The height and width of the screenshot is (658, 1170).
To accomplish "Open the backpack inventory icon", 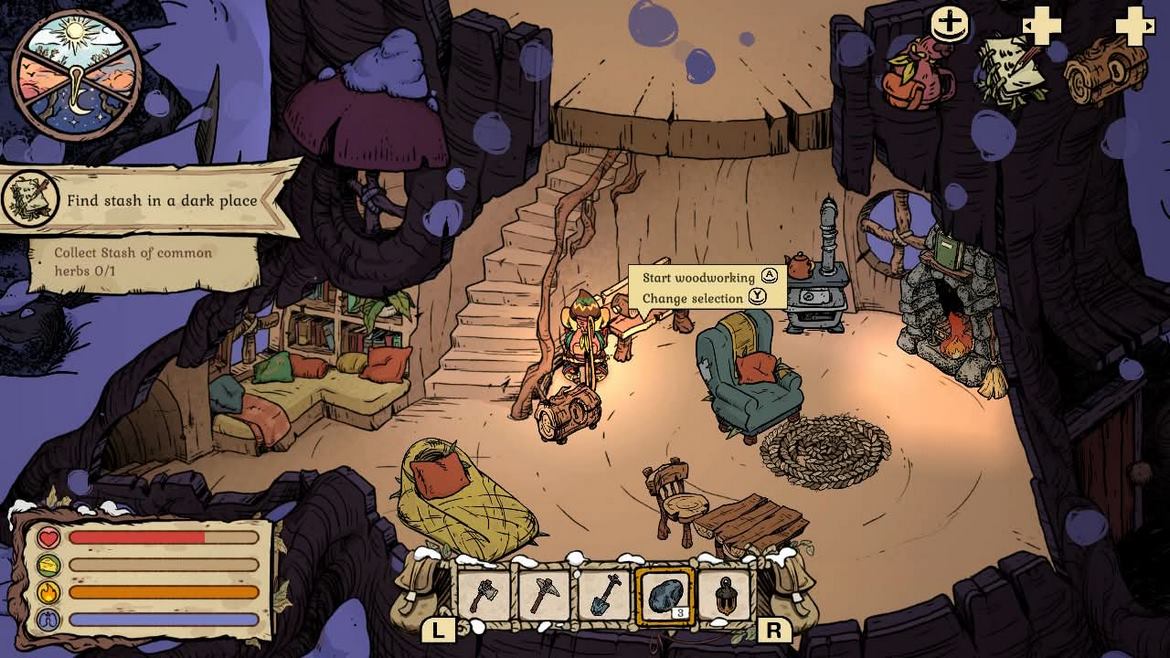I will (x=918, y=72).
